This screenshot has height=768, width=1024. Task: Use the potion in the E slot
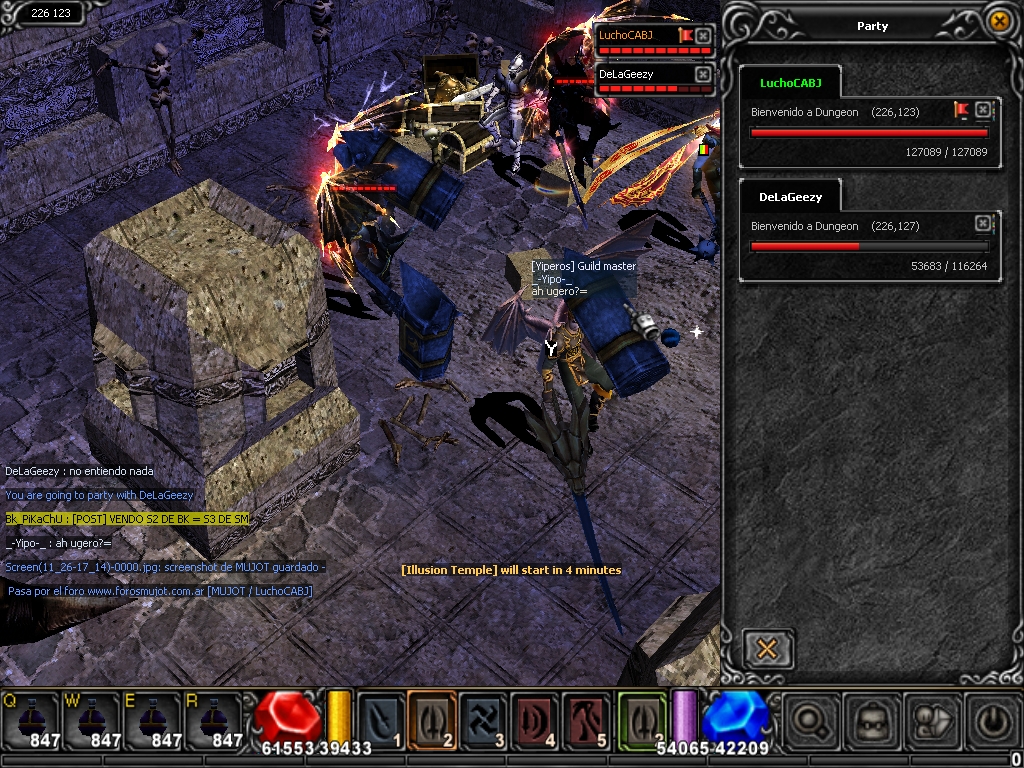coord(151,720)
